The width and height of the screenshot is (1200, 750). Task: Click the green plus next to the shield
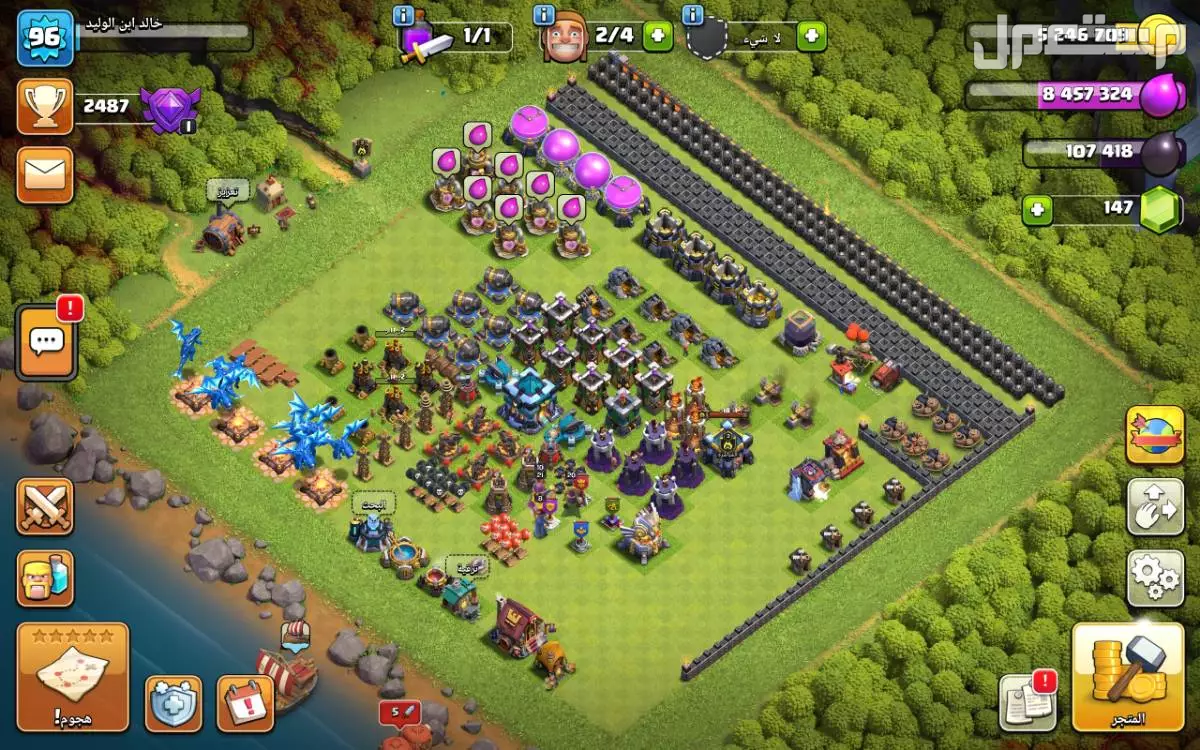pos(811,38)
